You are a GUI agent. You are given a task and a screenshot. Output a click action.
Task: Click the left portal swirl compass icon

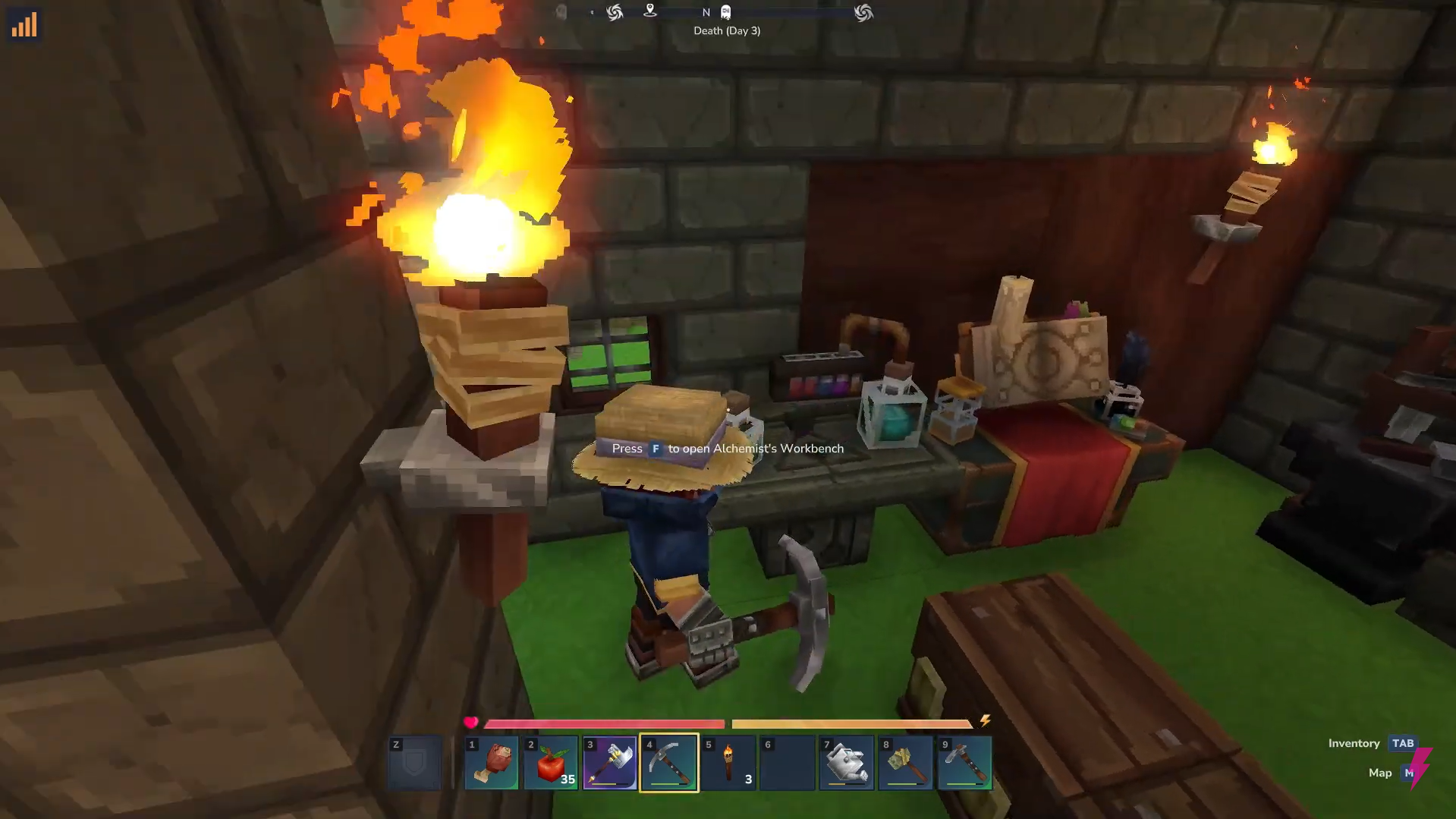pyautogui.click(x=615, y=12)
